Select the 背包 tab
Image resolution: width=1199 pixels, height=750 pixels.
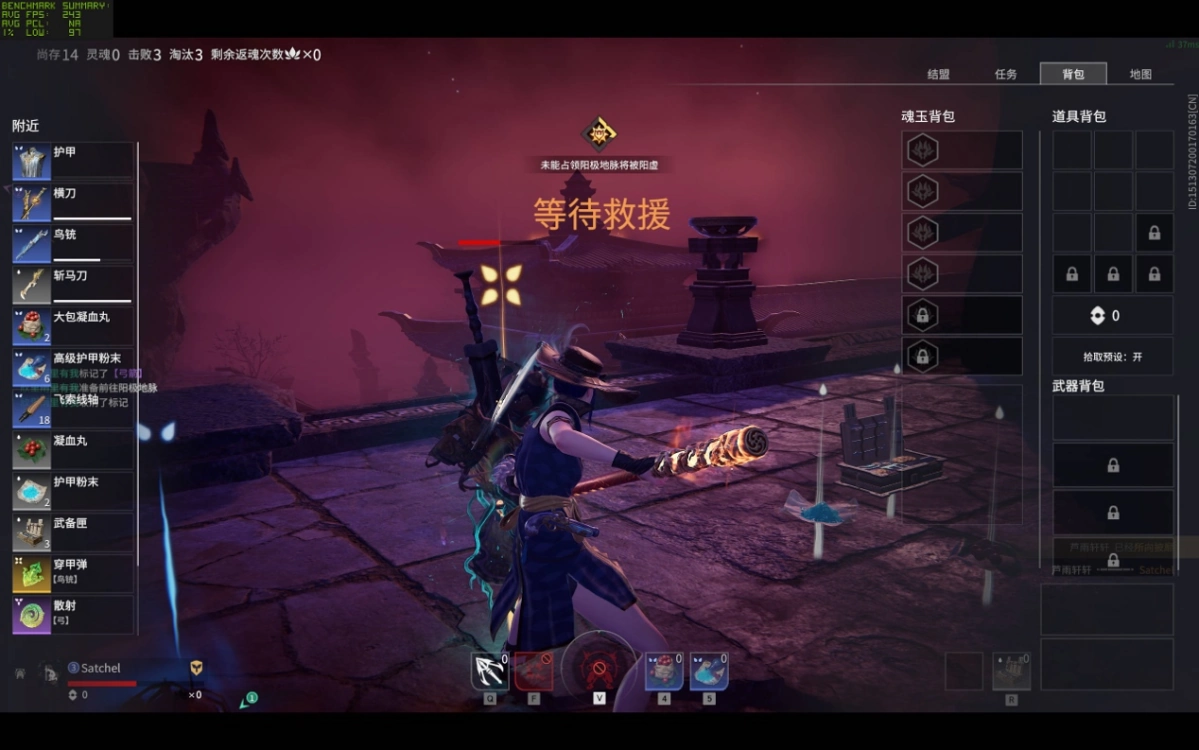[x=1073, y=74]
